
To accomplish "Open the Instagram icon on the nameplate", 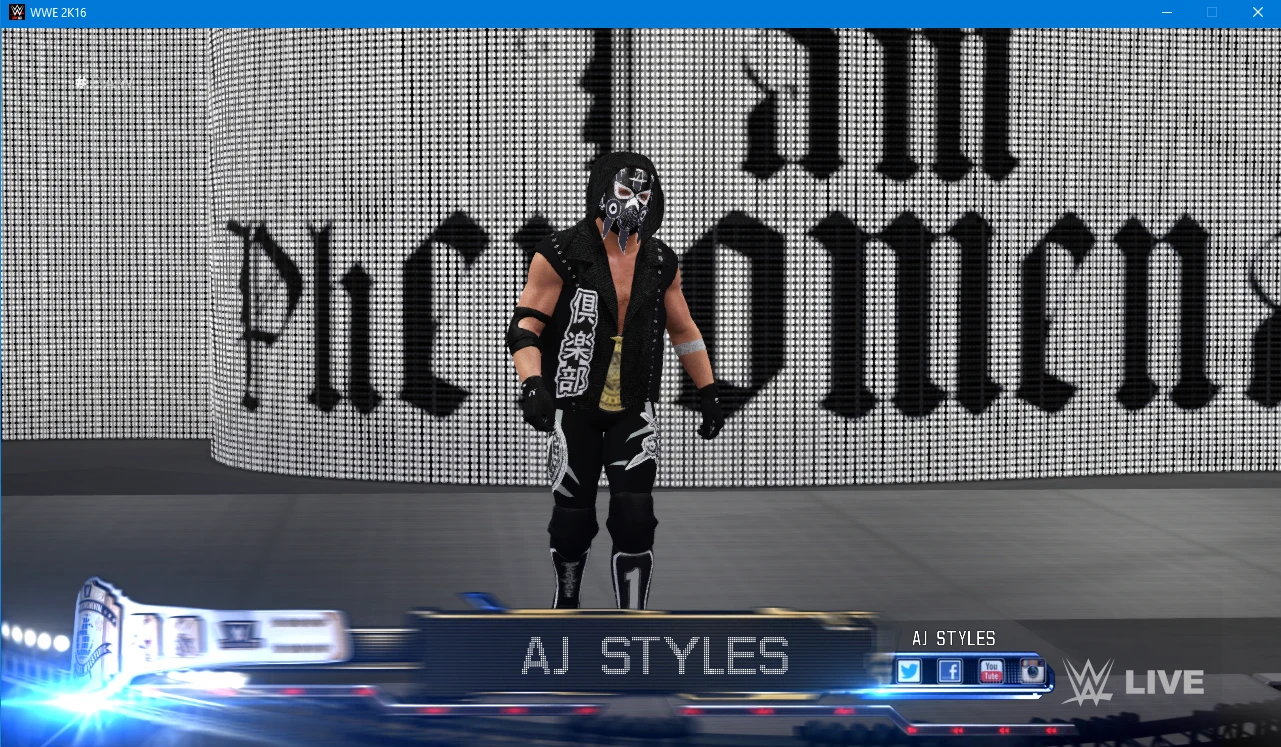I will pyautogui.click(x=1032, y=670).
